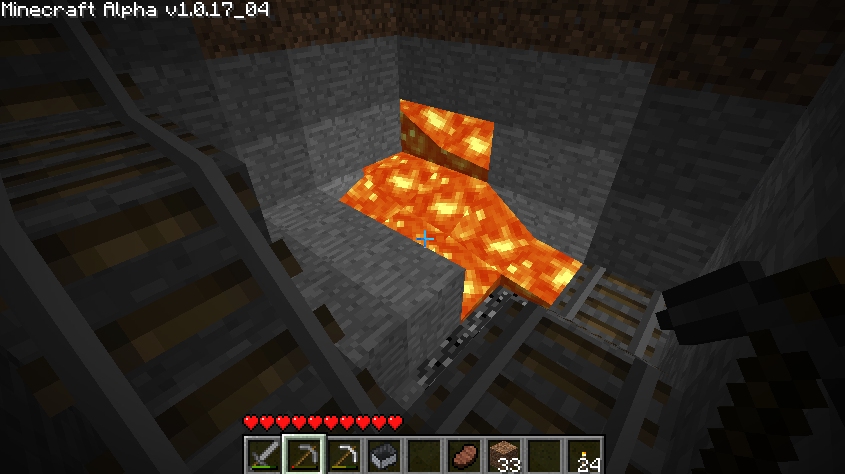Select the dirt block stack of 33
This screenshot has width=845, height=474.
504,455
